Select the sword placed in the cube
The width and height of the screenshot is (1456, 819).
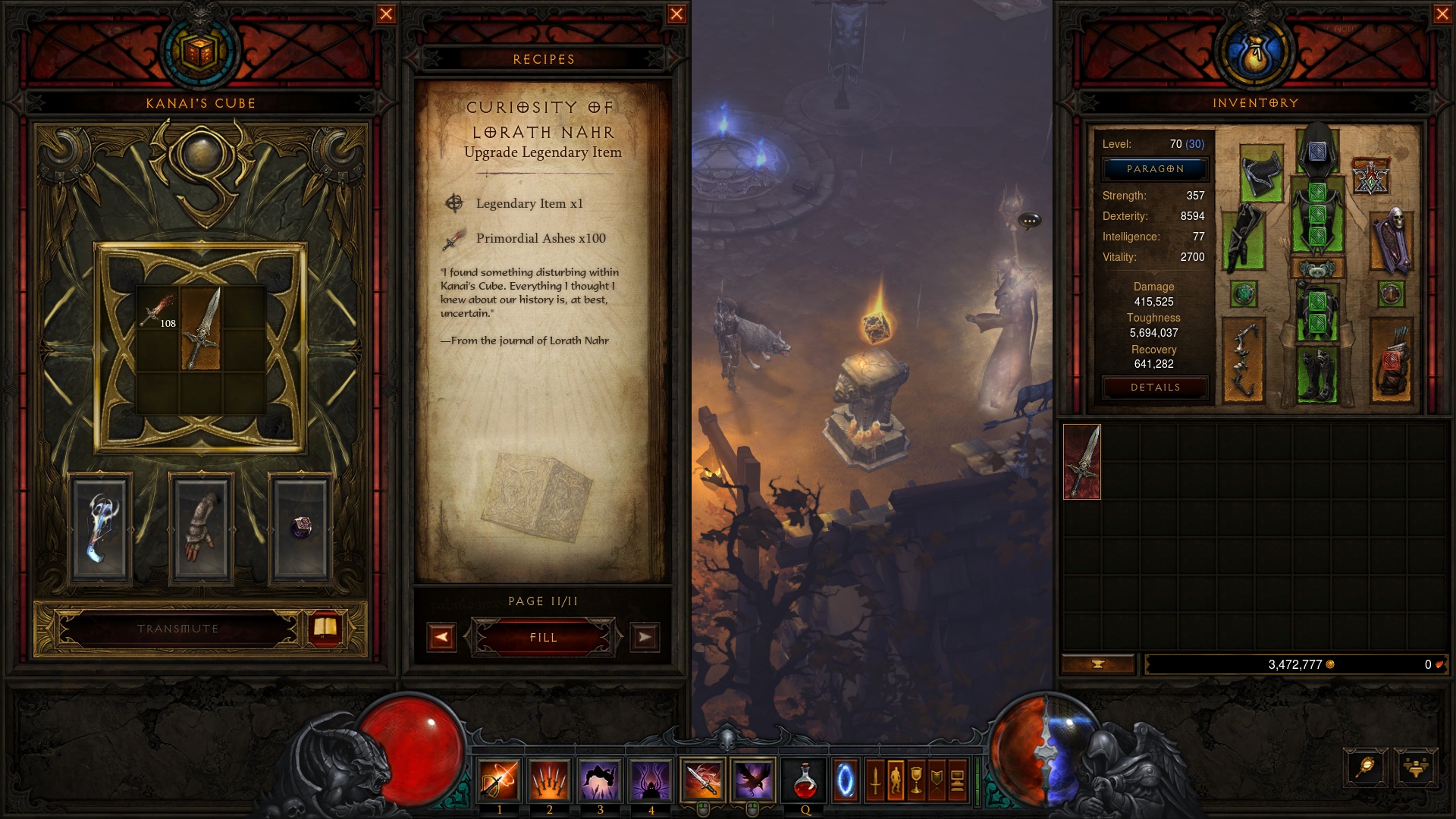(201, 330)
